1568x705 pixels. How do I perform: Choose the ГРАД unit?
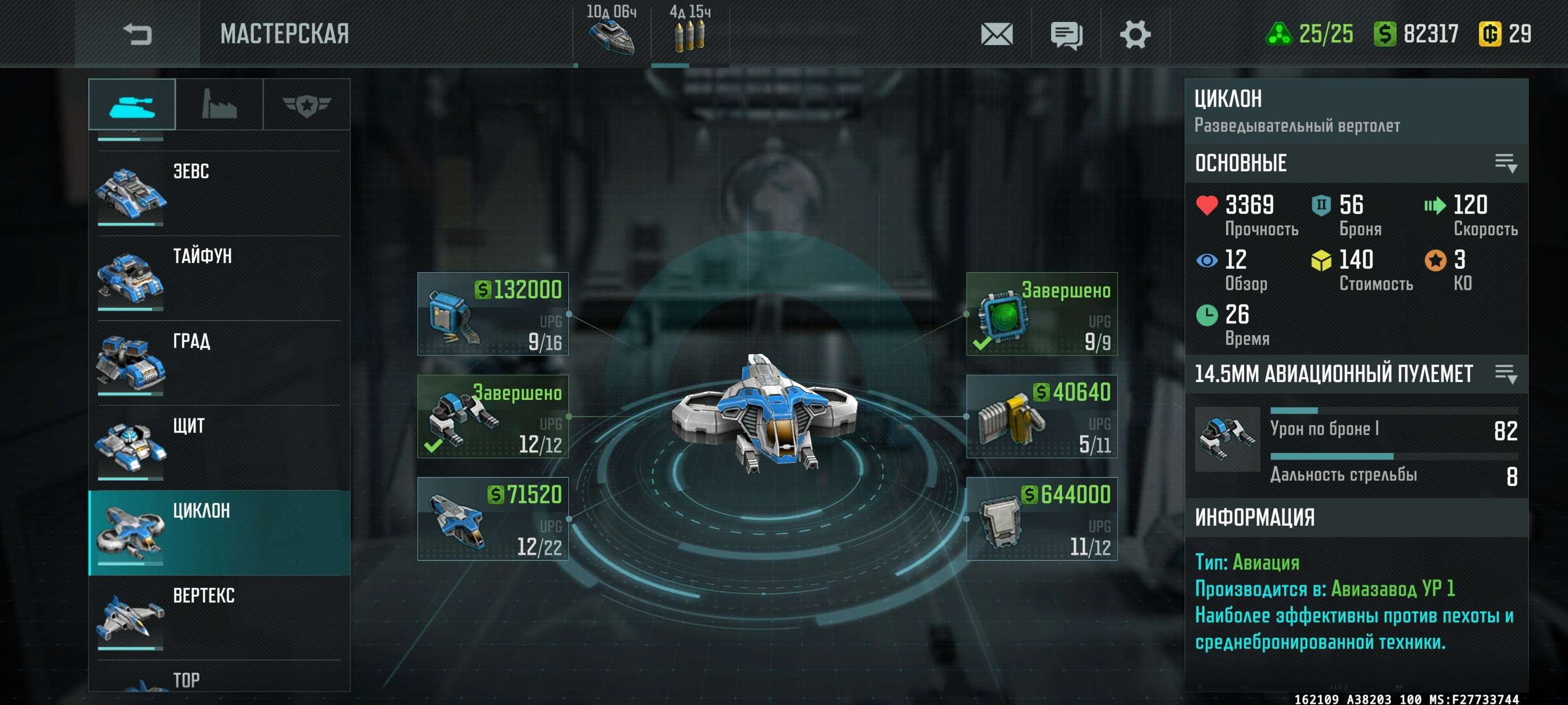point(219,363)
